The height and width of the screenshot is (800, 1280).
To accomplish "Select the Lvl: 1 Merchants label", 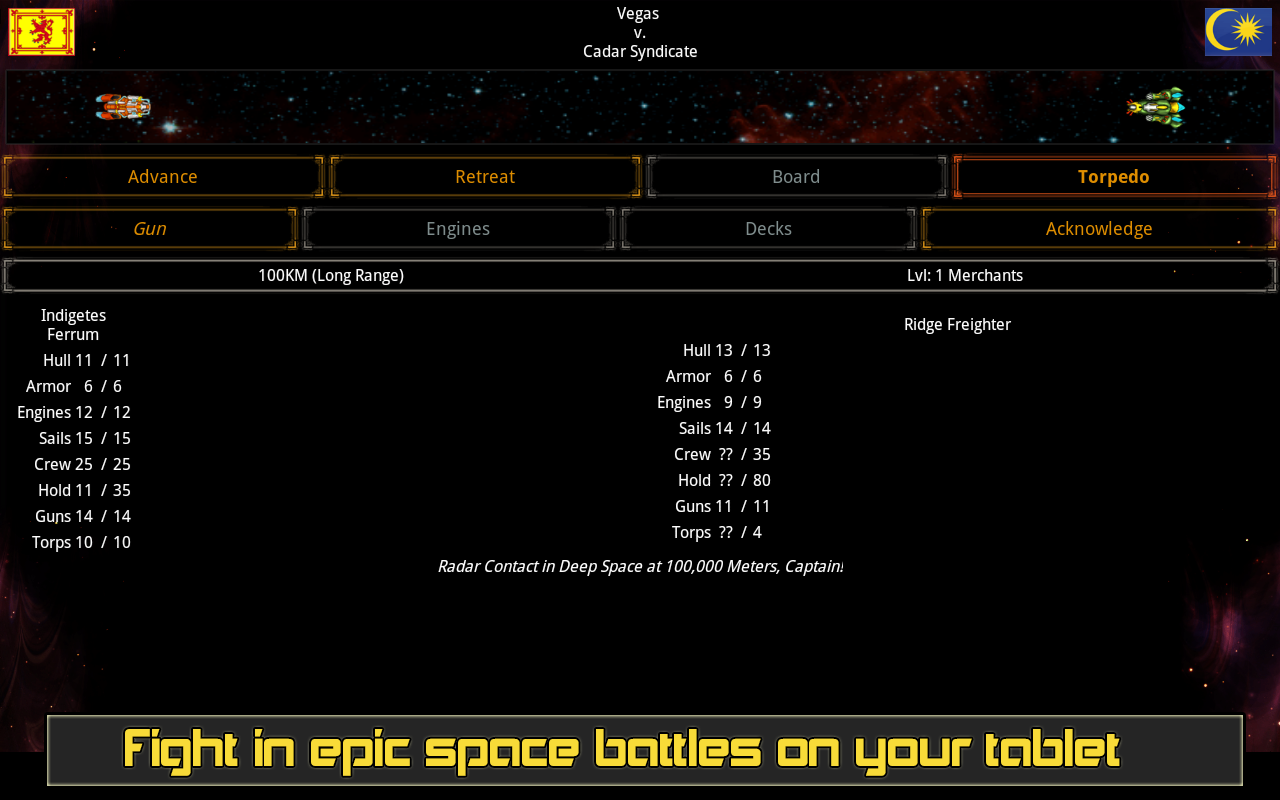I will [964, 274].
